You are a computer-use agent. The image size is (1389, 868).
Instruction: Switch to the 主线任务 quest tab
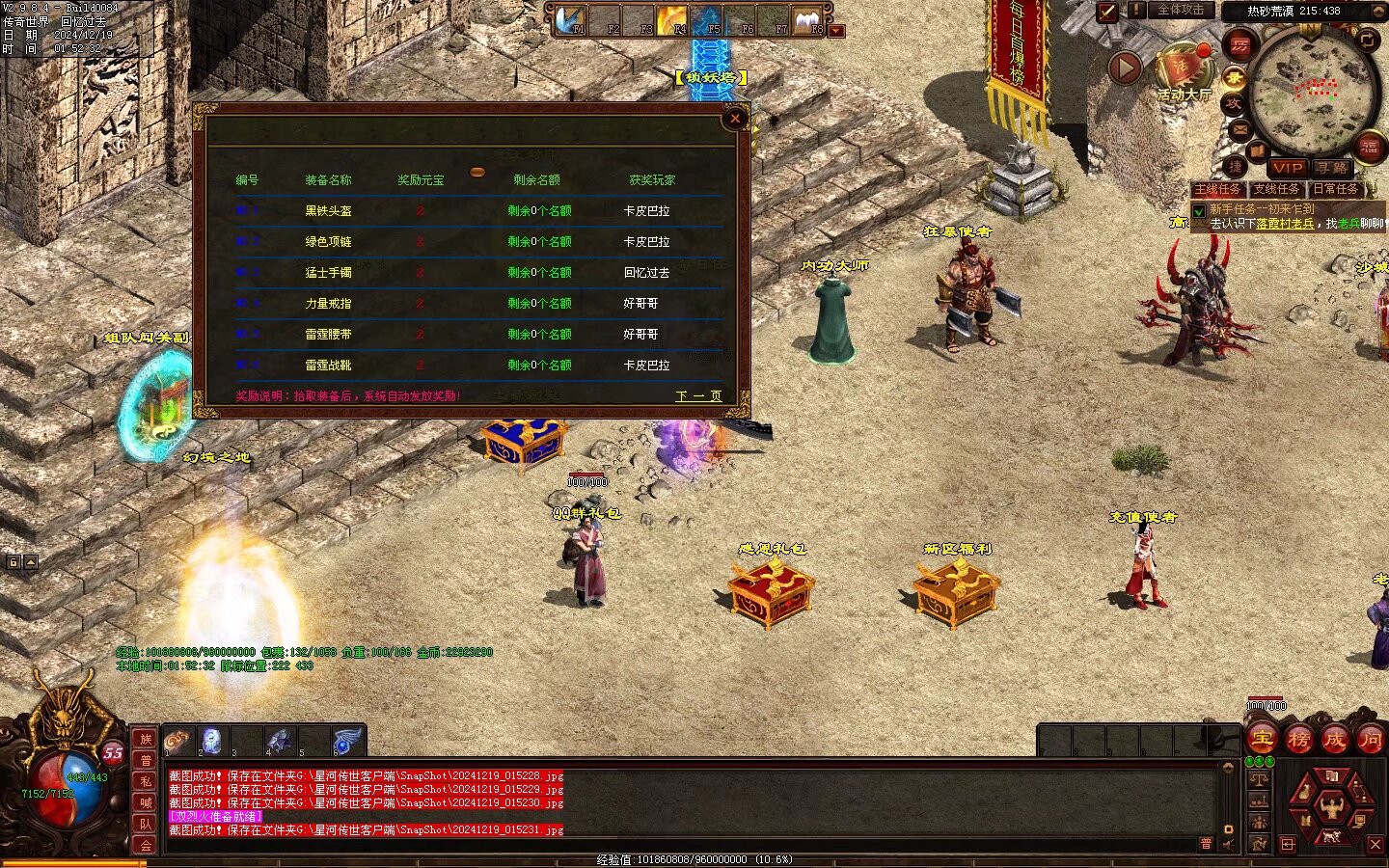(x=1218, y=189)
